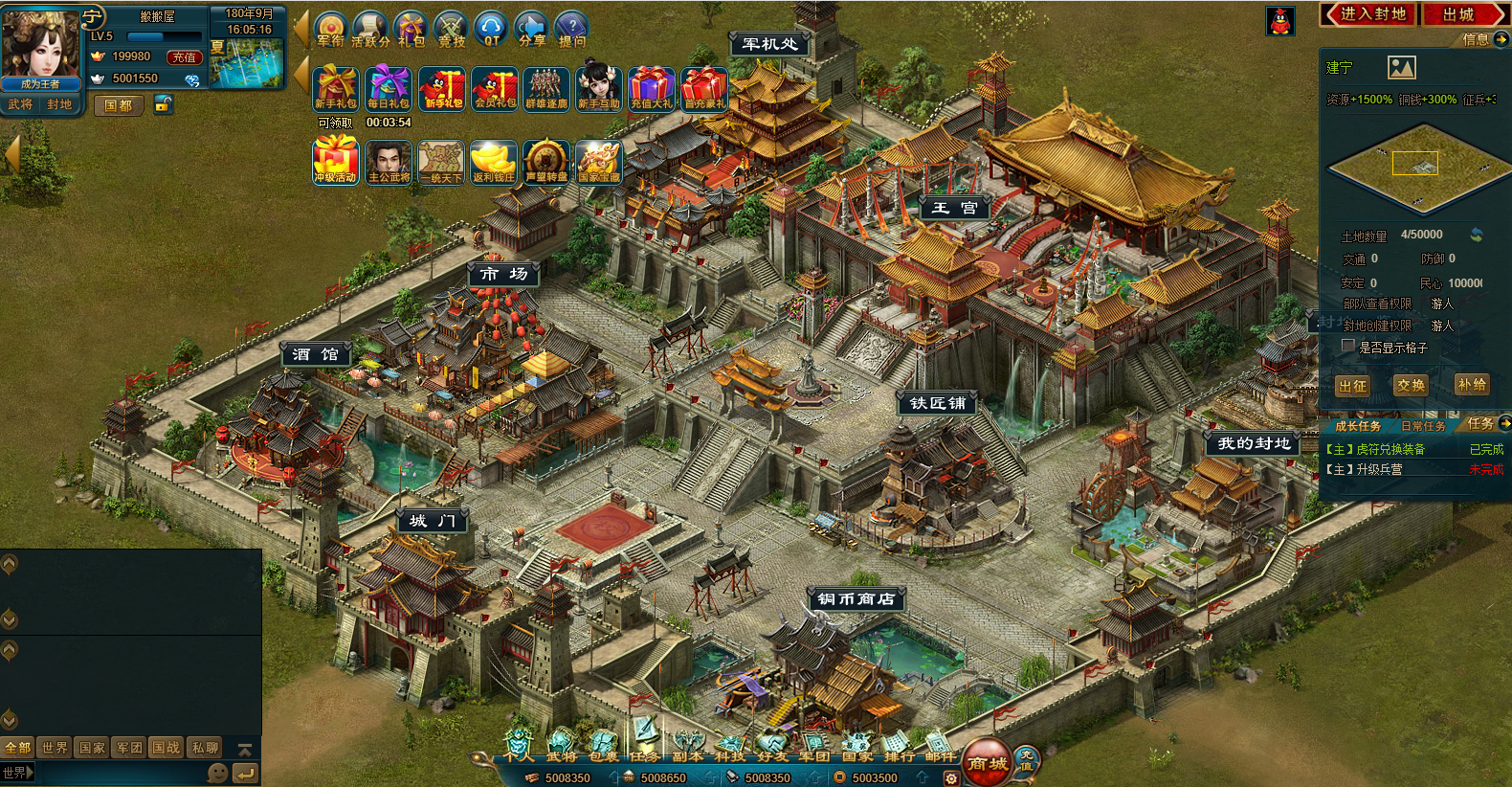Open the 科技 technology menu
The image size is (1512, 787).
pyautogui.click(x=729, y=747)
